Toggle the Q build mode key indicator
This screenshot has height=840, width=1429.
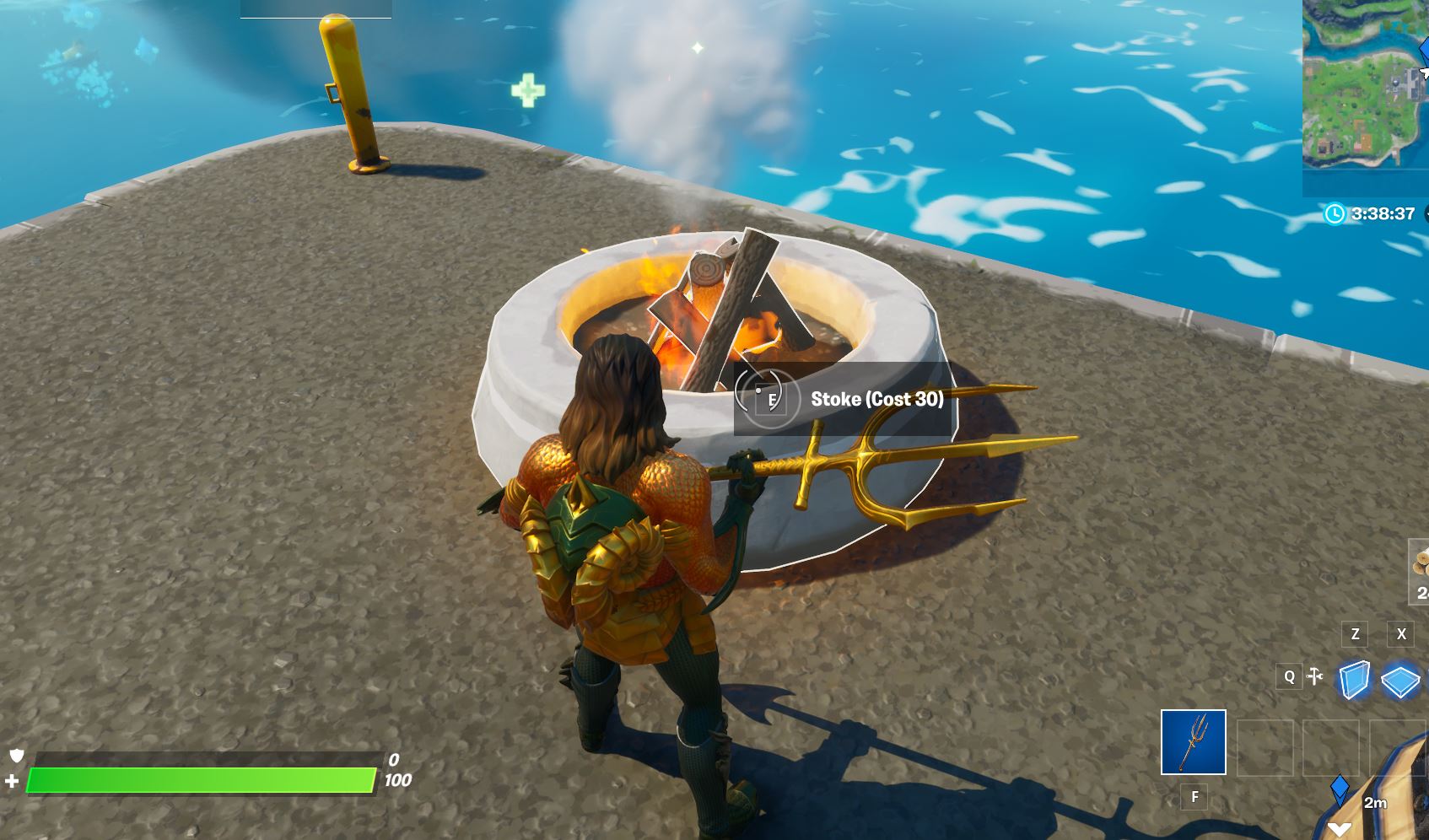point(1288,676)
